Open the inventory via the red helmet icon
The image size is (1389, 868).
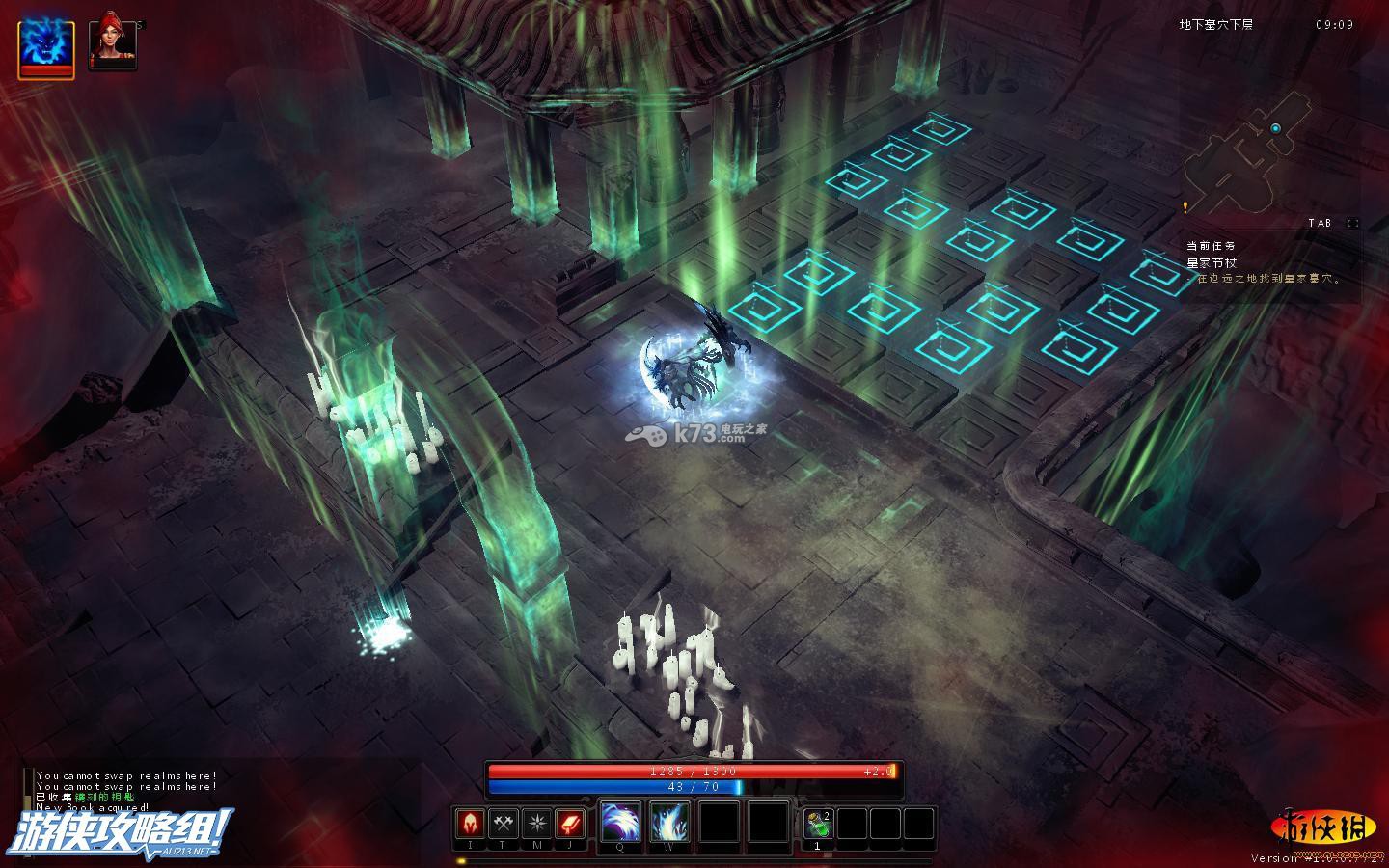[470, 825]
